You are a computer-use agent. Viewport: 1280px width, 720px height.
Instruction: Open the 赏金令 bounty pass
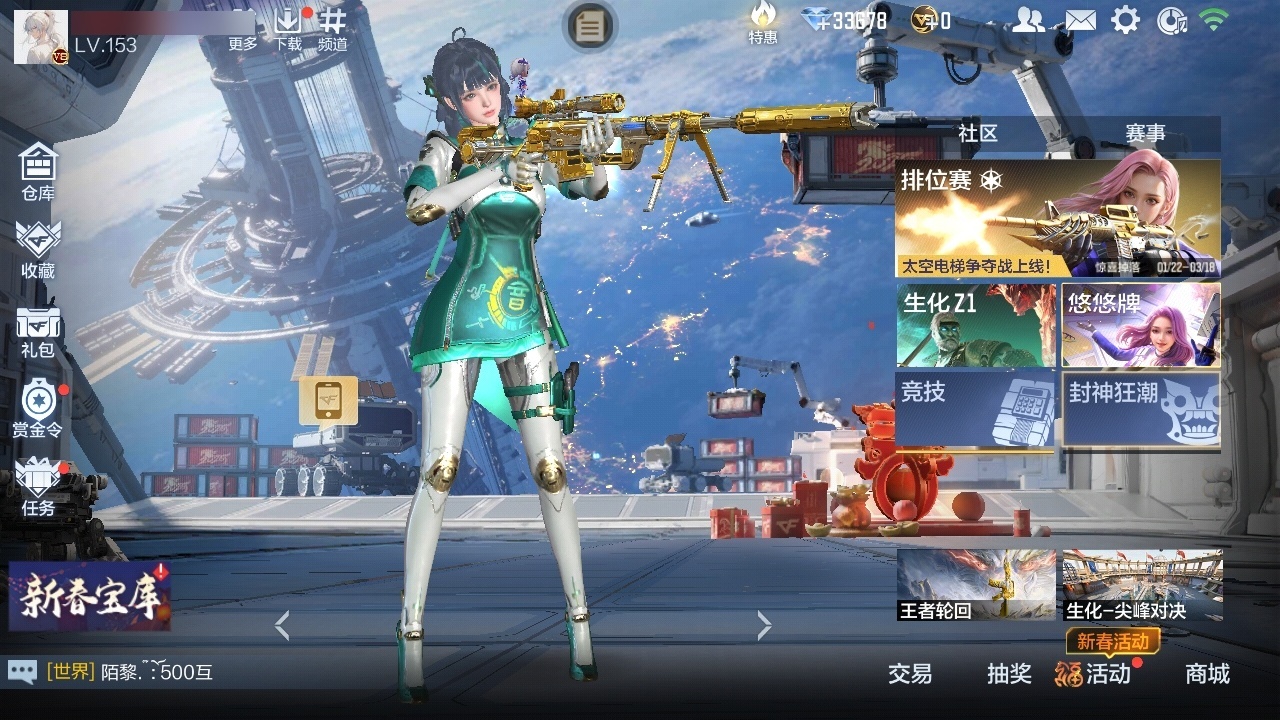[x=38, y=408]
